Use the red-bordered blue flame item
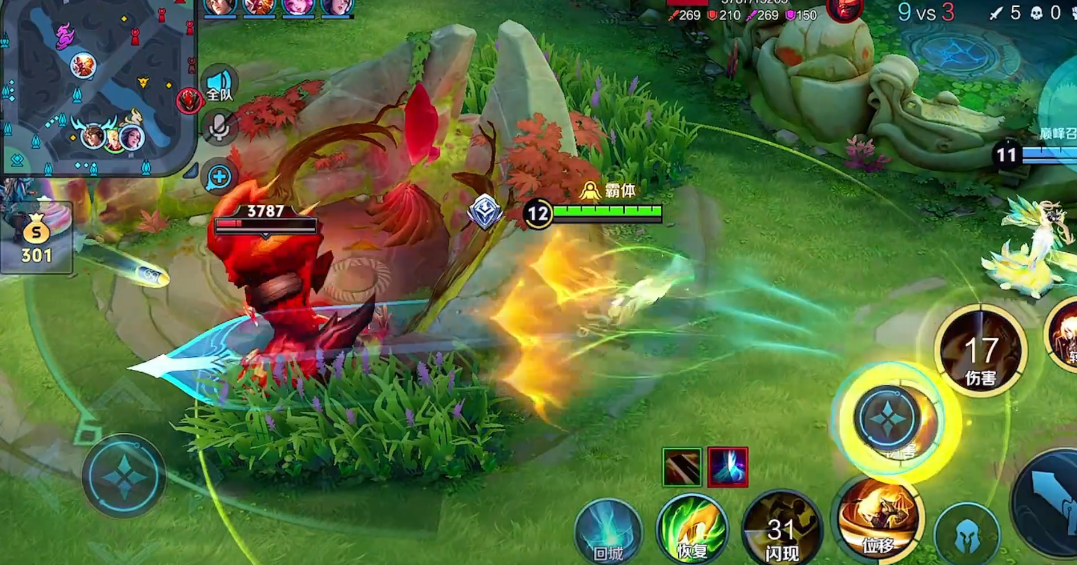 pyautogui.click(x=727, y=467)
